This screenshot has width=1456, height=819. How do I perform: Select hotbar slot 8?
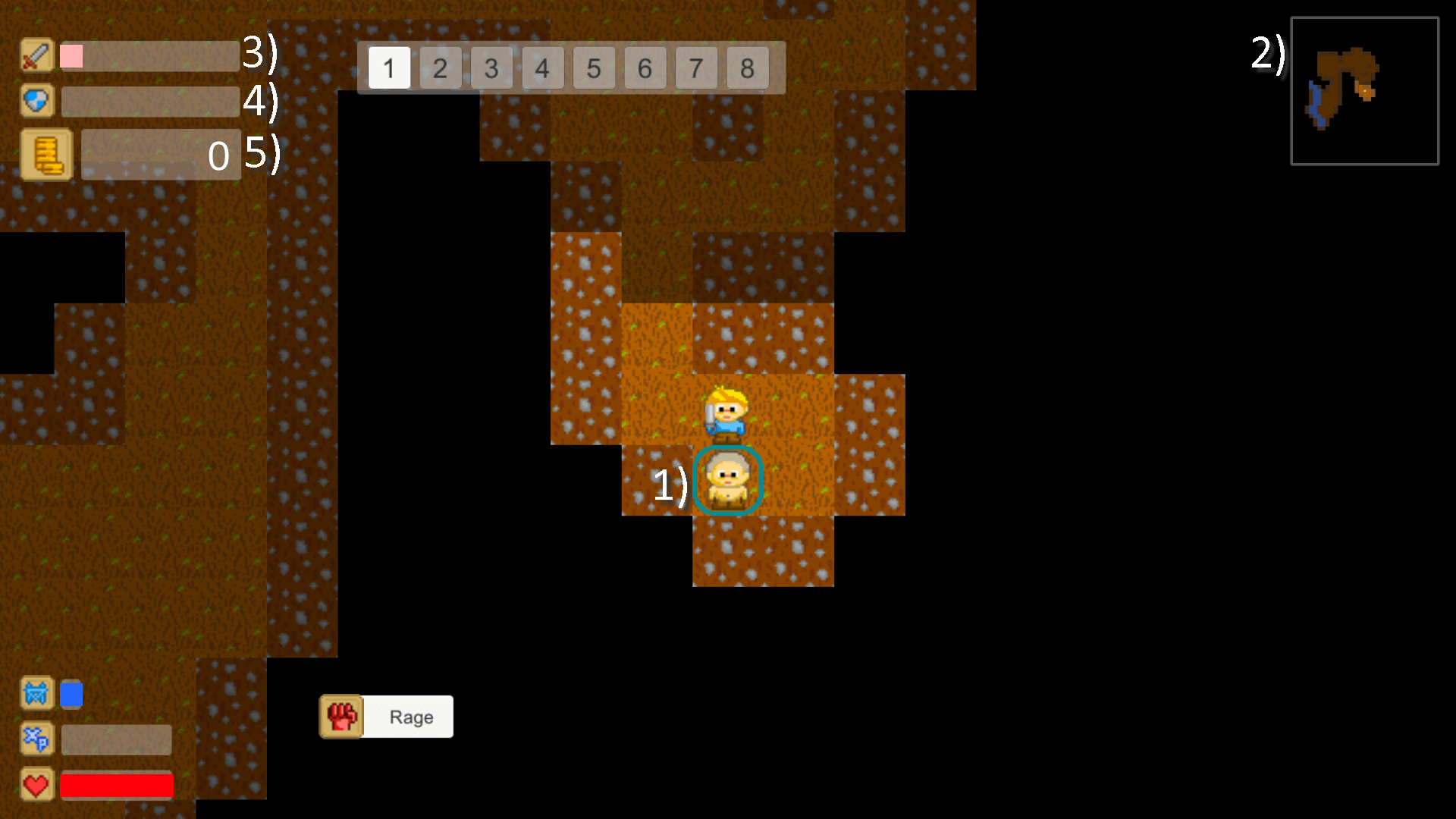click(x=747, y=67)
